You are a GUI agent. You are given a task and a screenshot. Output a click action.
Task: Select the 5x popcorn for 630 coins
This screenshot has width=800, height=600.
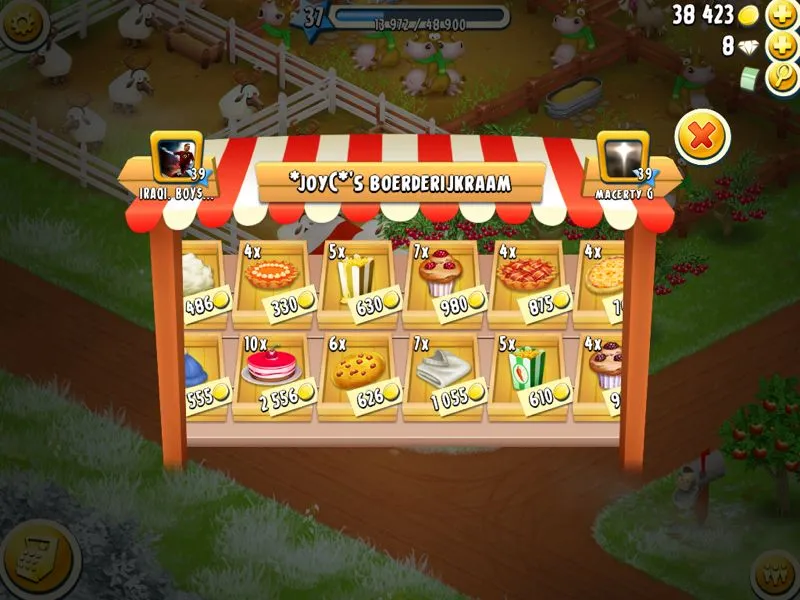[355, 282]
